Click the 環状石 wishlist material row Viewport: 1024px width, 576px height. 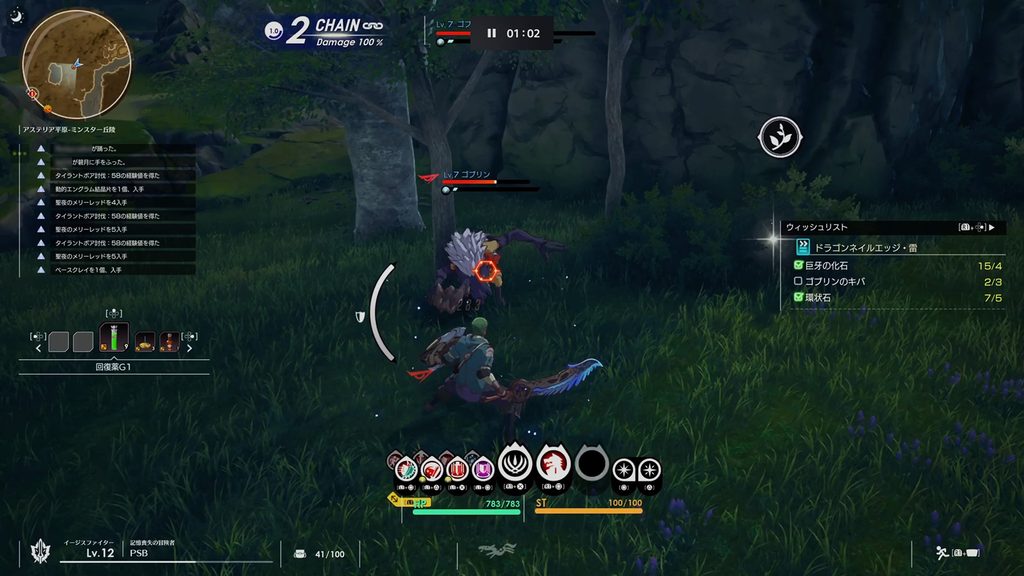point(880,298)
